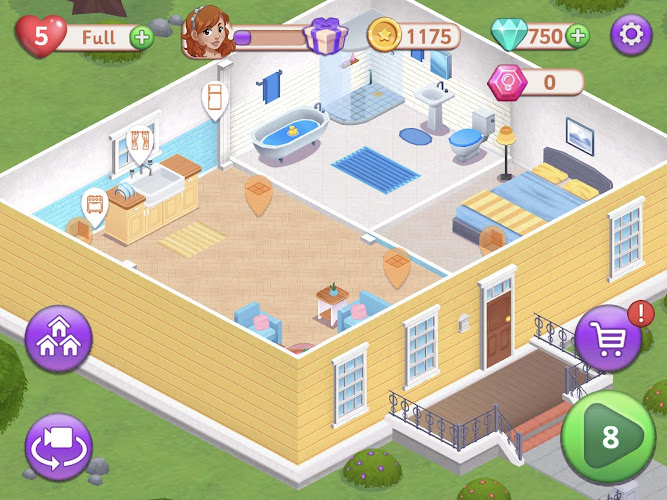Select the curtains decoration marker

pyautogui.click(x=139, y=140)
